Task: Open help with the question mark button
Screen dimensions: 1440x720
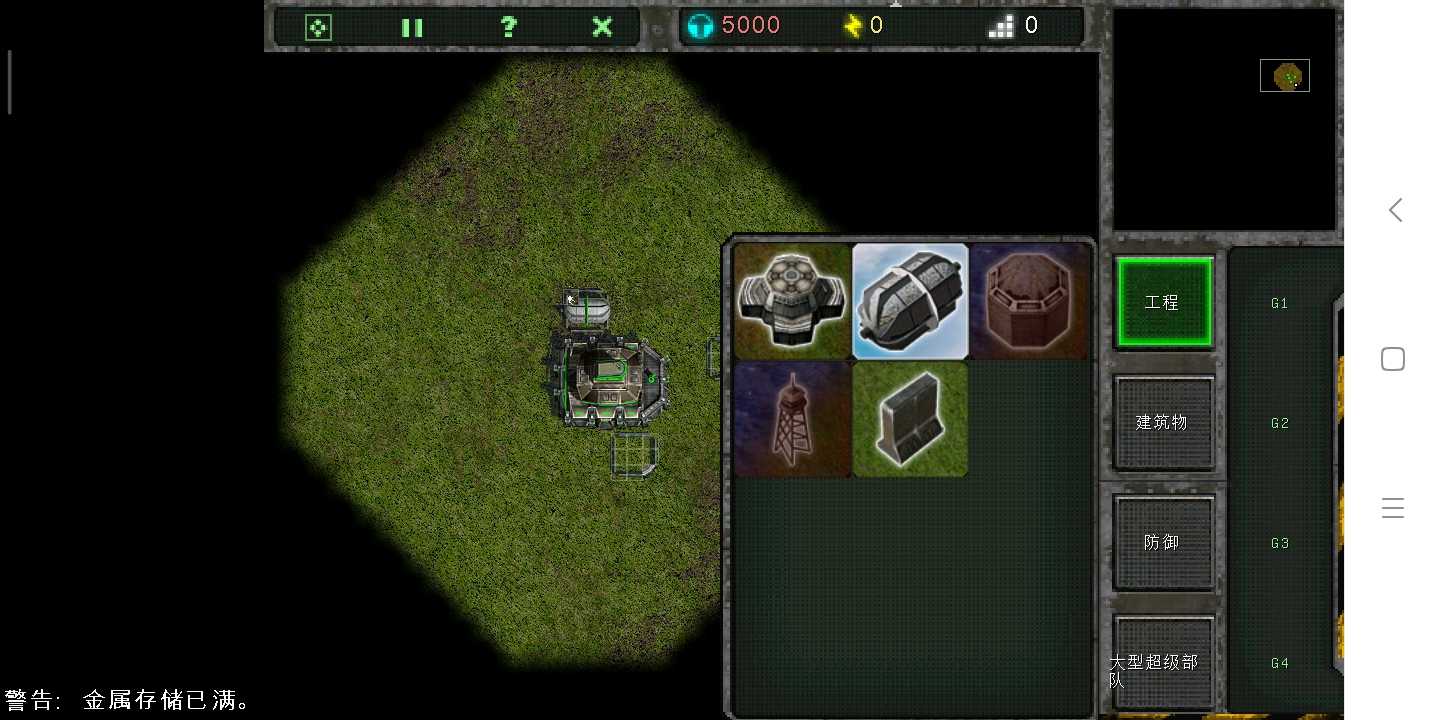Action: [508, 27]
